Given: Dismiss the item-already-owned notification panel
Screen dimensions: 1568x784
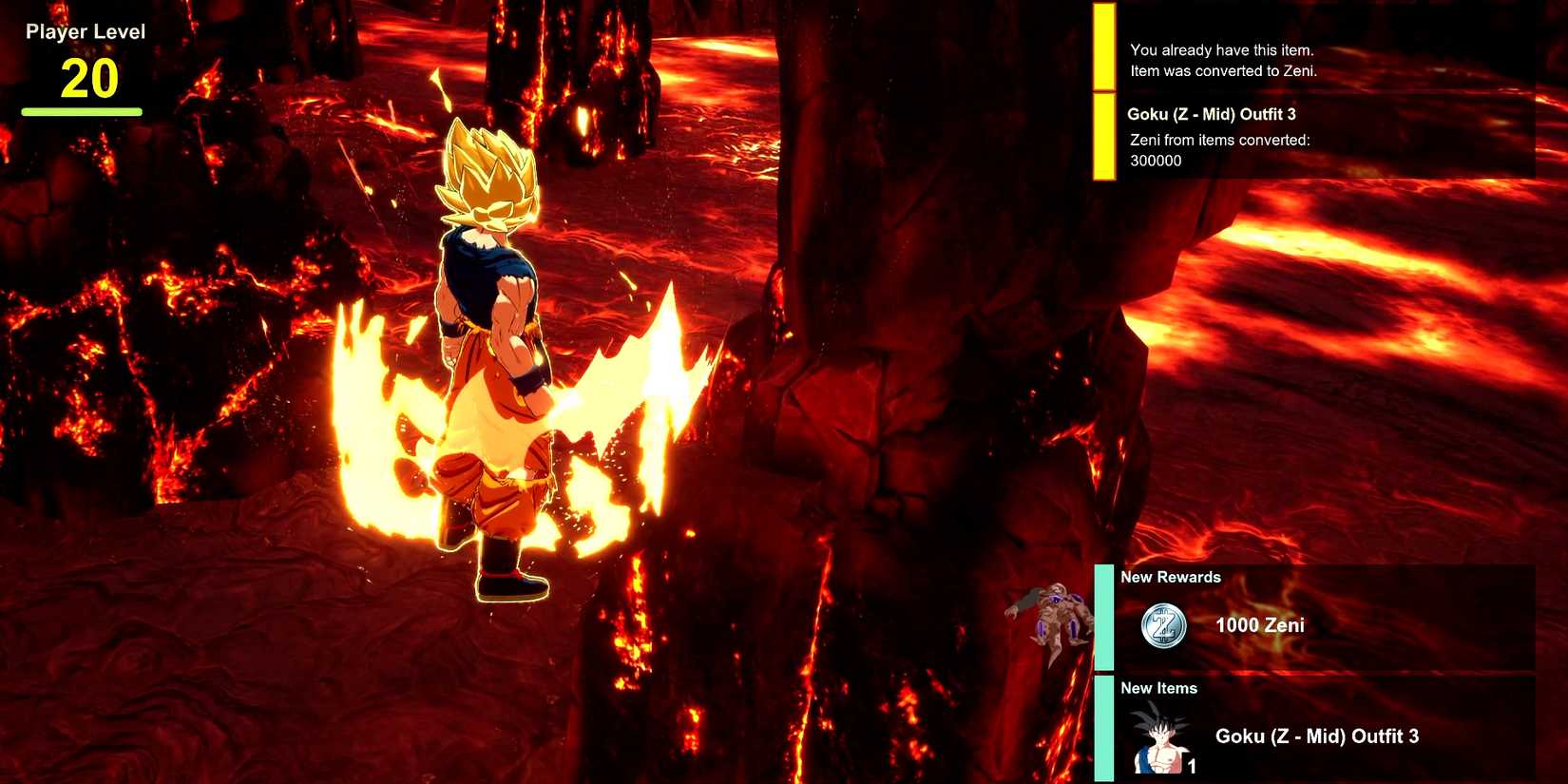Looking at the screenshot, I should click(x=1223, y=60).
